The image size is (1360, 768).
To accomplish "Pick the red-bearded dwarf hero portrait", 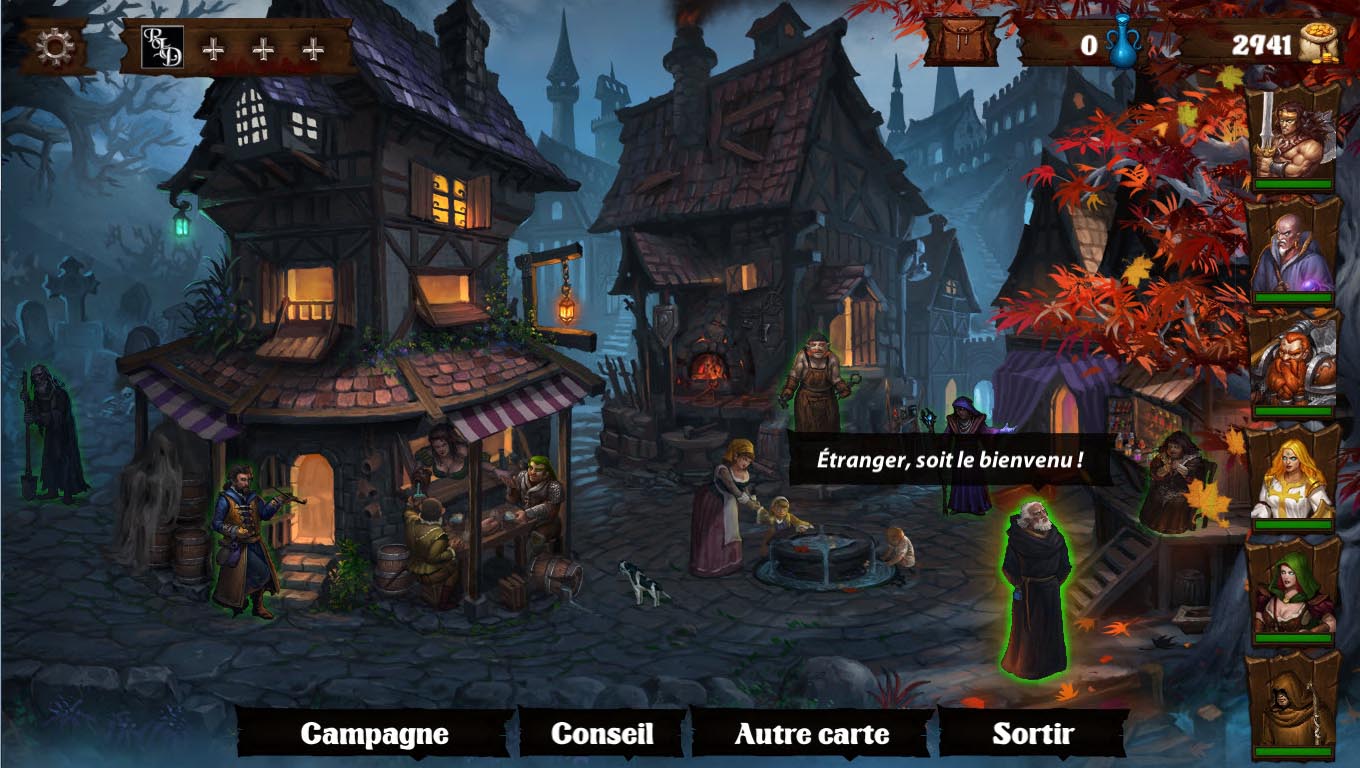I will [1293, 364].
